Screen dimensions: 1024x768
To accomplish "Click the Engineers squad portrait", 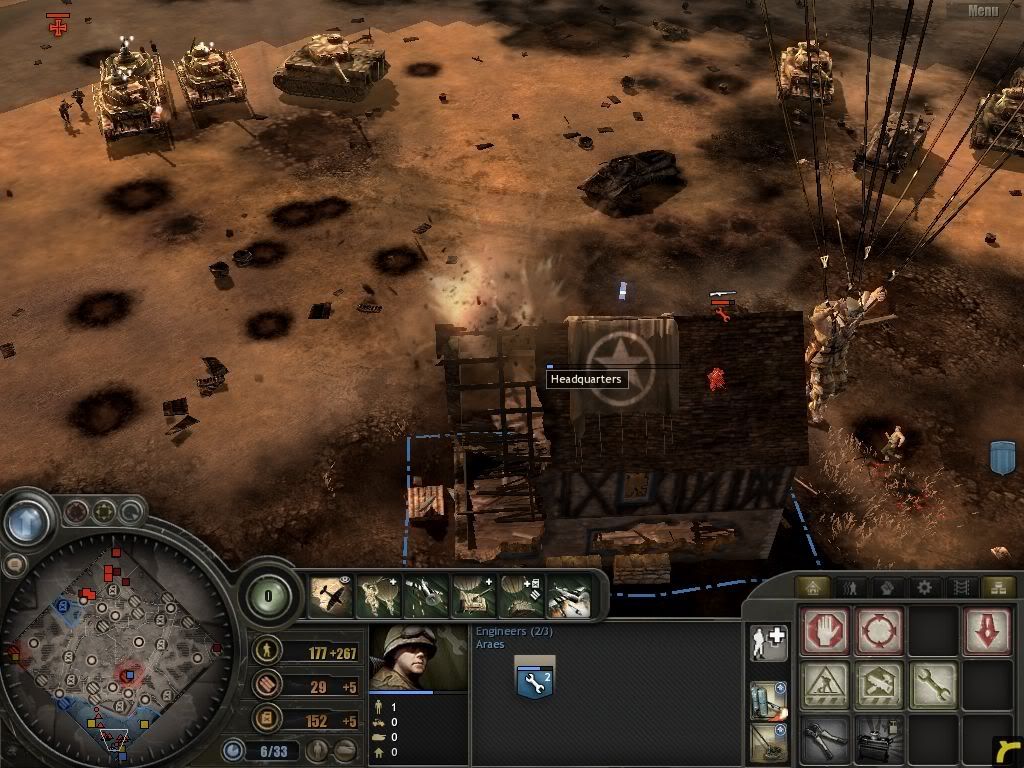I will tap(418, 658).
